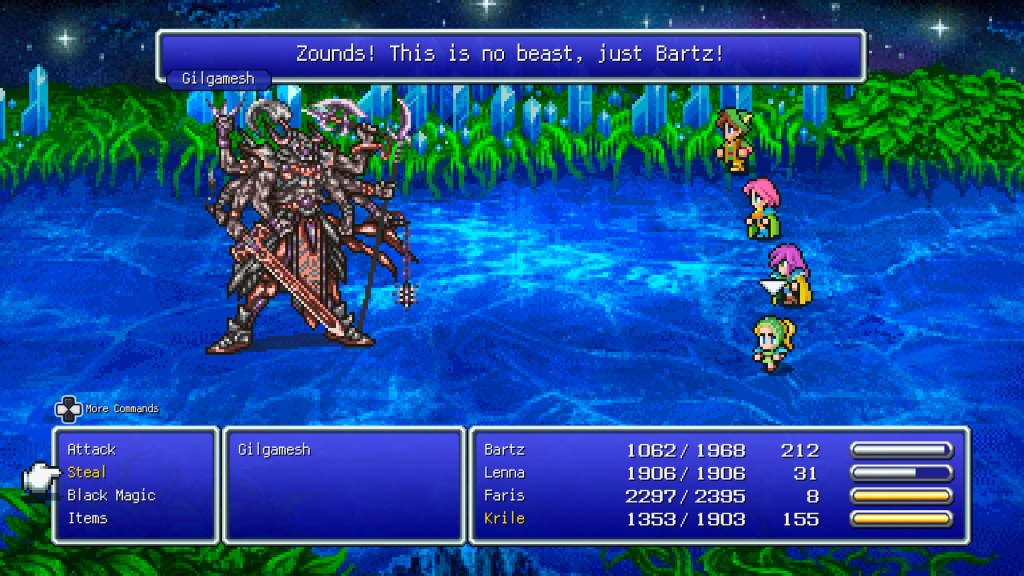Image resolution: width=1024 pixels, height=576 pixels.
Task: Open the Items command
Action: coord(87,518)
